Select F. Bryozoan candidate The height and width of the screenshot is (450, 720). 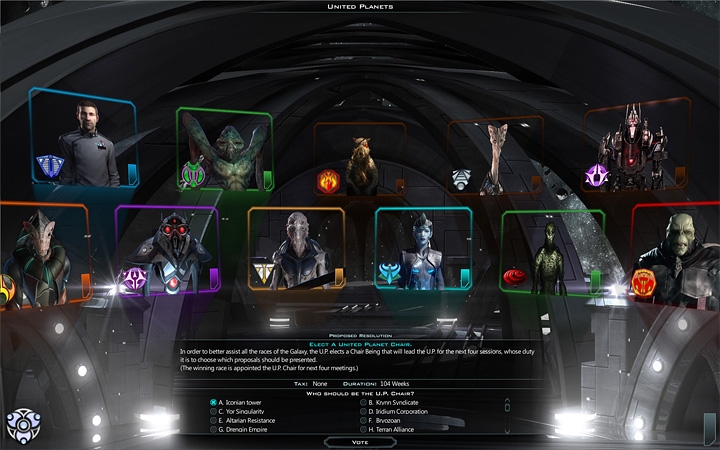point(364,421)
